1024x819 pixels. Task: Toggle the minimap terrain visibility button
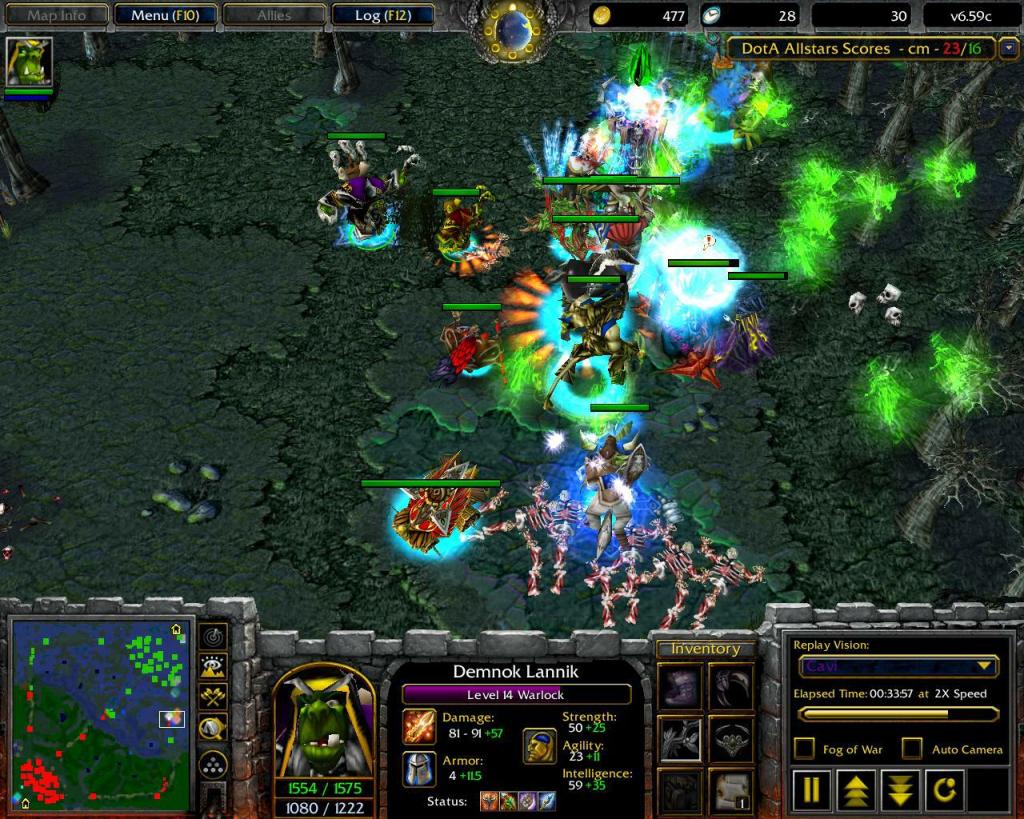point(213,666)
